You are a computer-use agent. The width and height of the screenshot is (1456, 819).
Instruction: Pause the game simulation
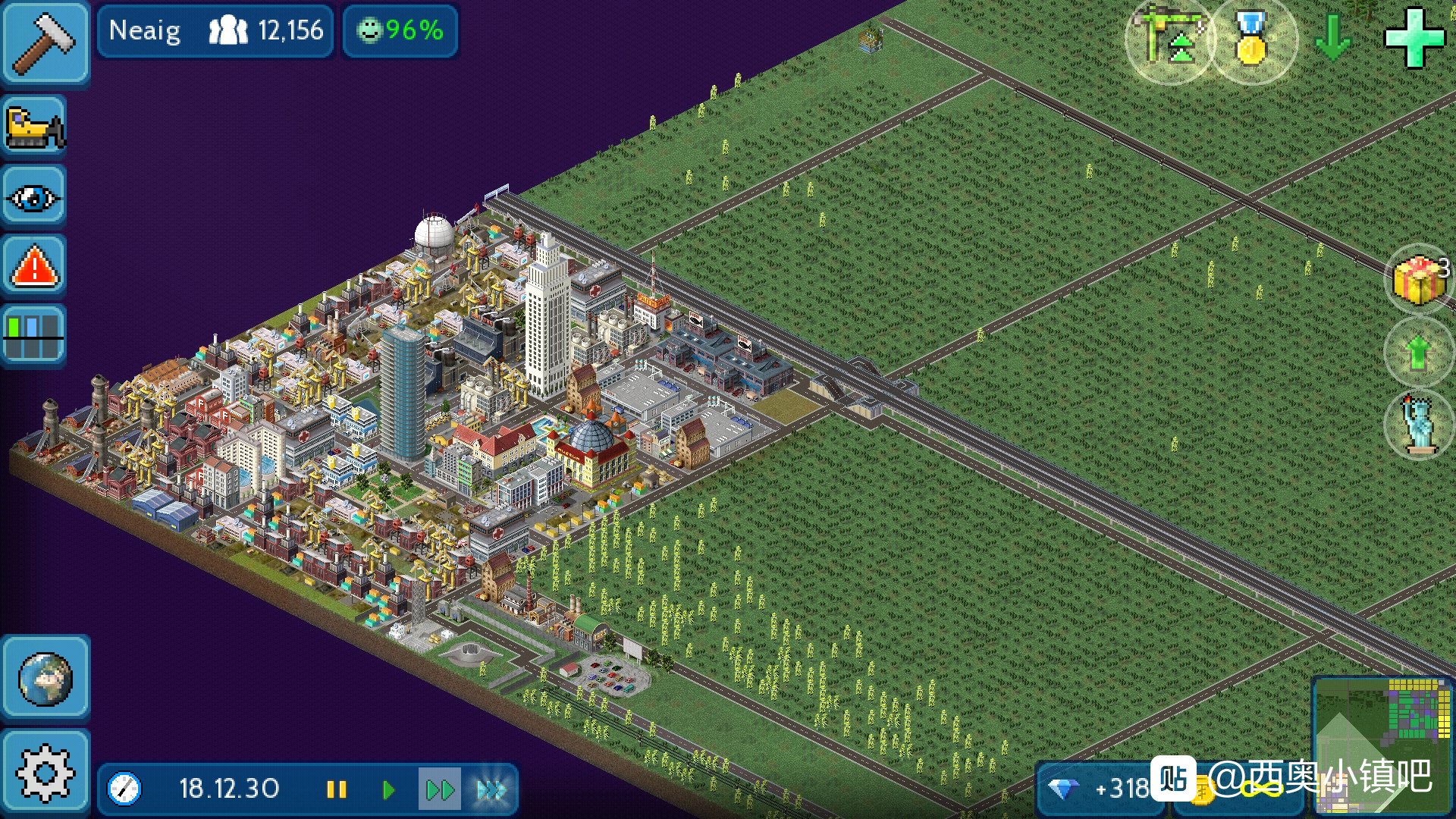tap(336, 790)
